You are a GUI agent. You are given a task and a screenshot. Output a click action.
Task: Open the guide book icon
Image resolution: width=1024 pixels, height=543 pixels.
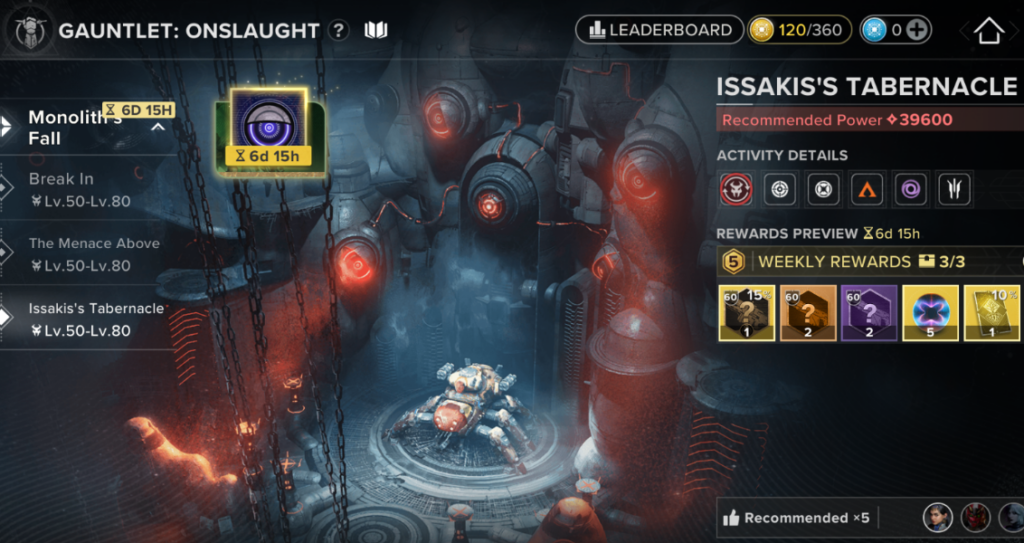[376, 30]
